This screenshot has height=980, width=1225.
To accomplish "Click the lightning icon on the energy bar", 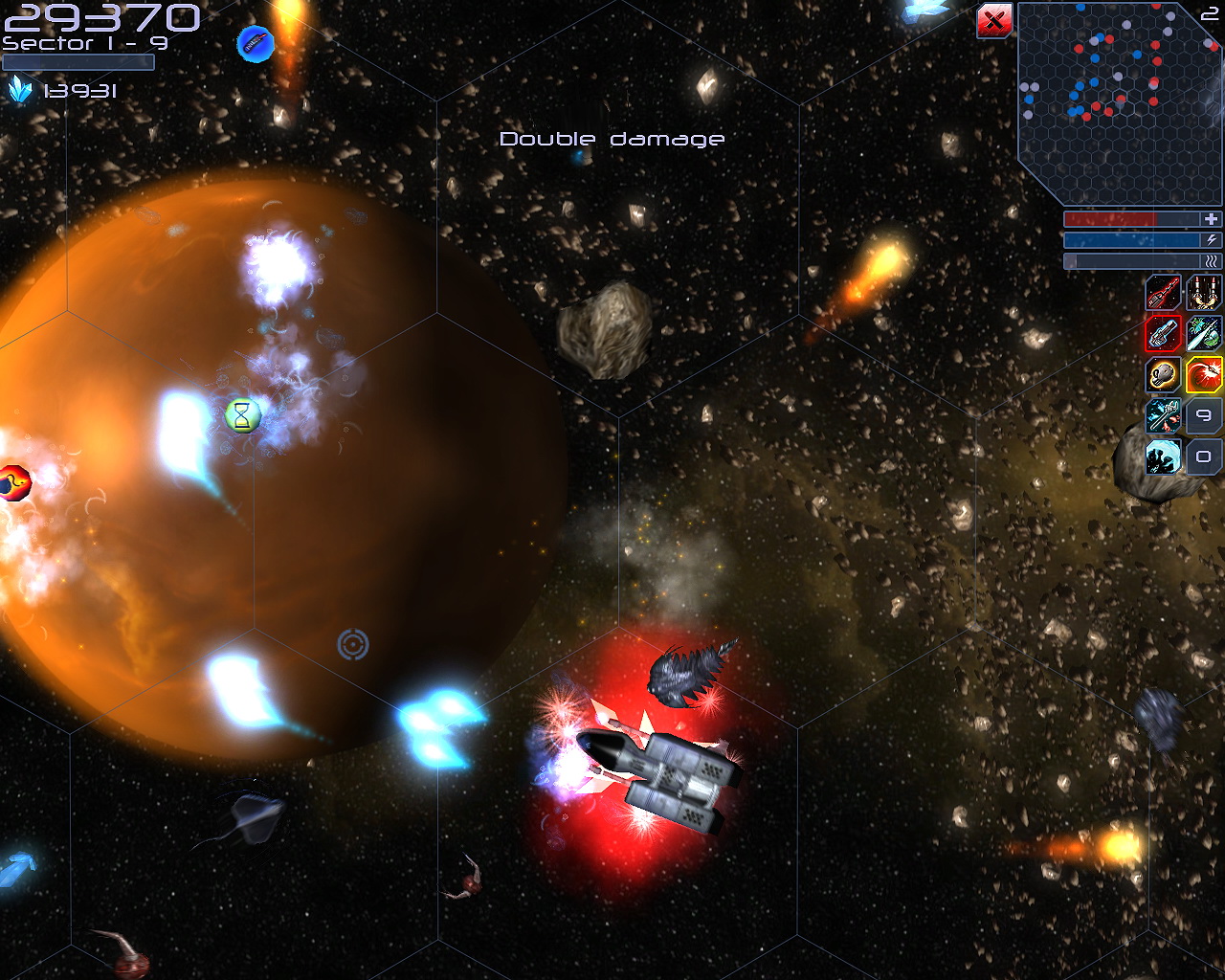I will point(1212,239).
